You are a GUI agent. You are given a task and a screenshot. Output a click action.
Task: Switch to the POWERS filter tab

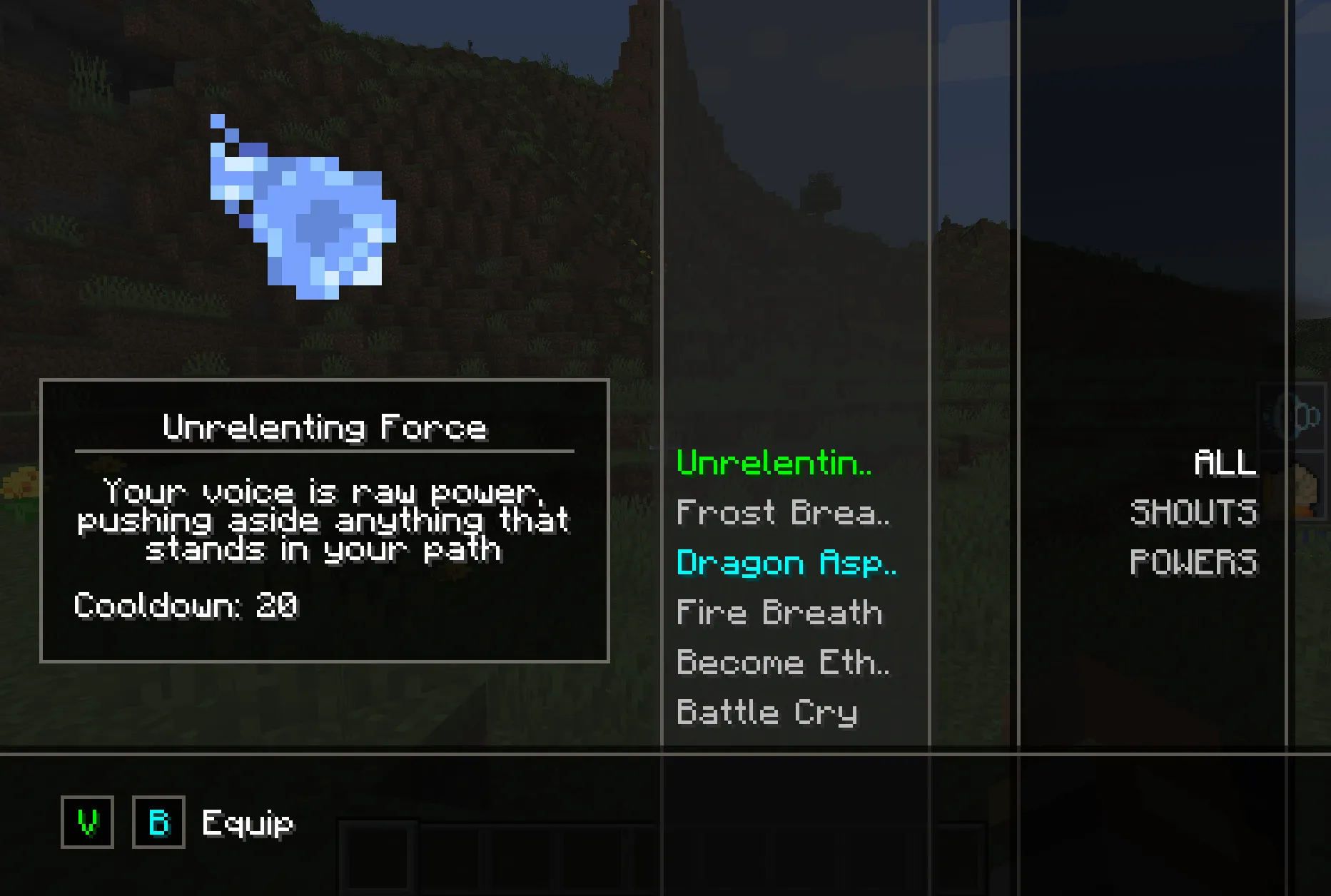tap(1193, 562)
